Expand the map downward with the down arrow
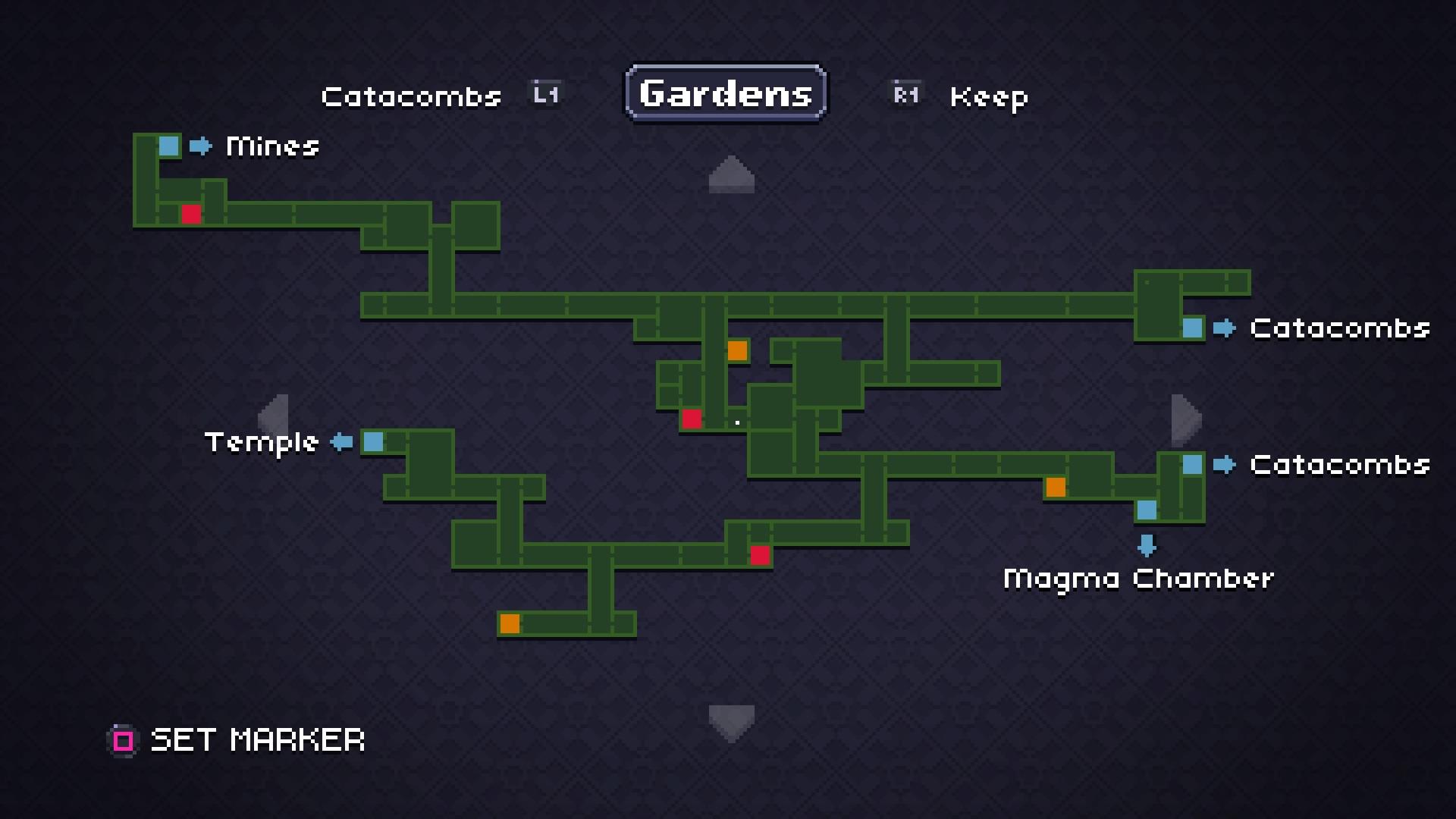This screenshot has width=1456, height=819. [731, 721]
